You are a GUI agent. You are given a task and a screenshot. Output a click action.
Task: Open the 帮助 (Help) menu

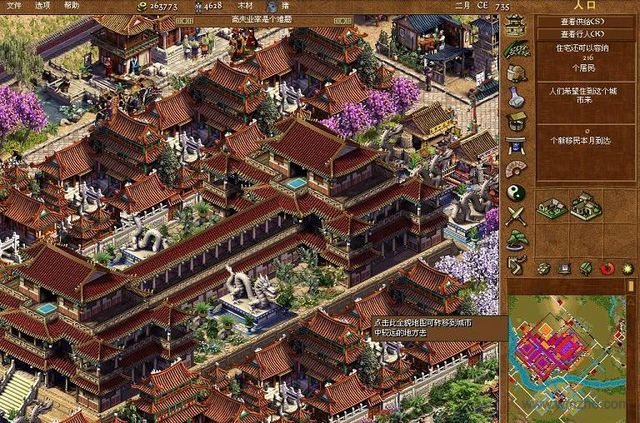coord(72,6)
